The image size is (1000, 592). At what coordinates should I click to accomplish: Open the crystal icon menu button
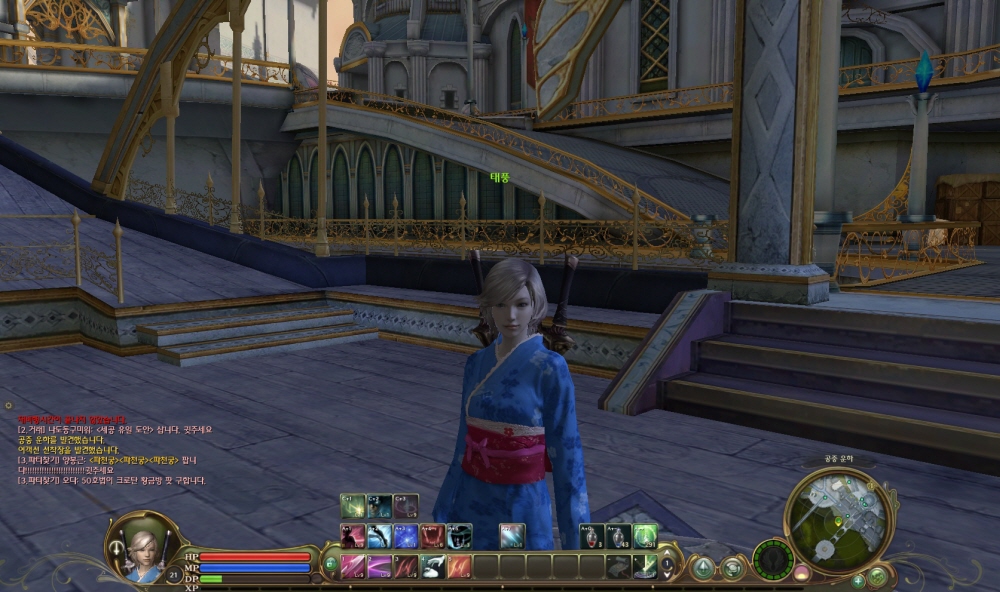tap(704, 568)
